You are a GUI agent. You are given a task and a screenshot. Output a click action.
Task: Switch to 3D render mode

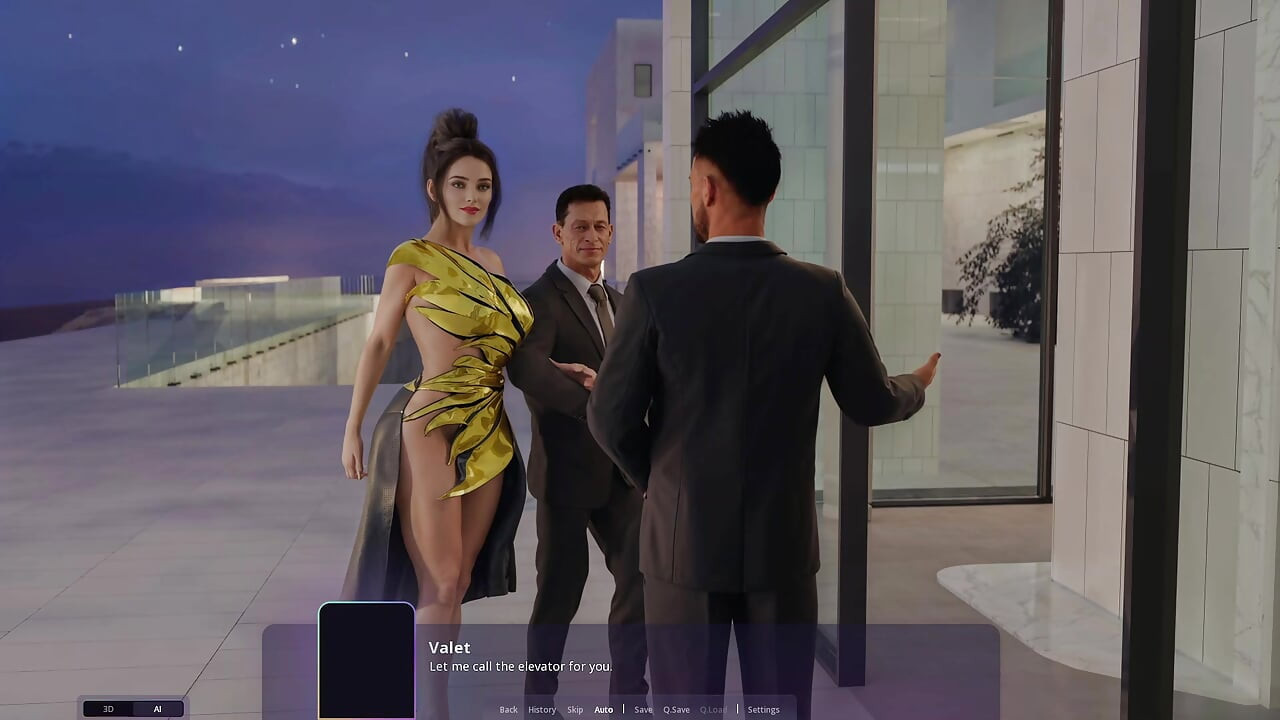[108, 708]
